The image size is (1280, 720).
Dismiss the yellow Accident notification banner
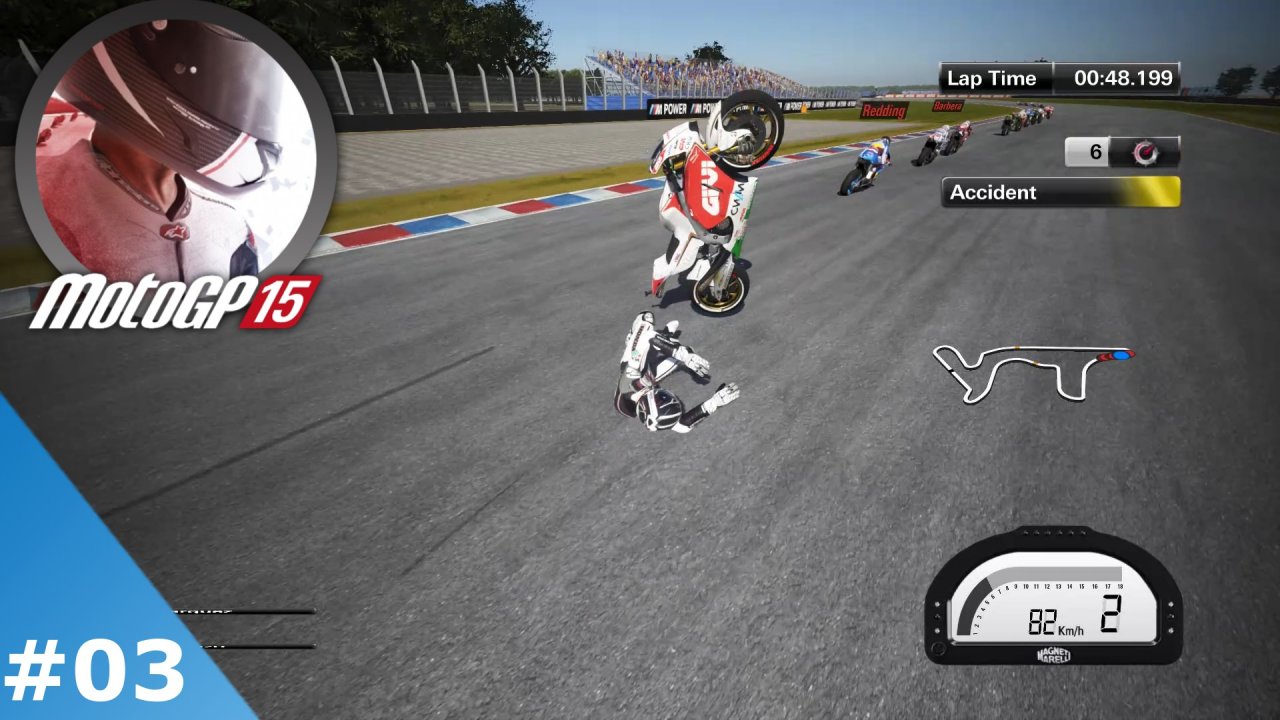(x=1058, y=192)
